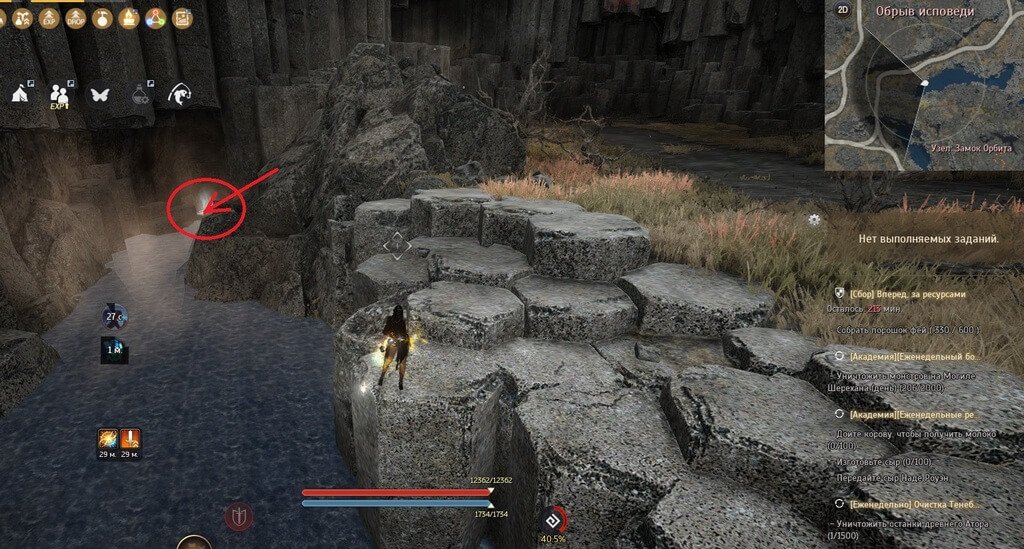The width and height of the screenshot is (1024, 549).
Task: Open the butterfly fairy icon
Action: point(100,94)
